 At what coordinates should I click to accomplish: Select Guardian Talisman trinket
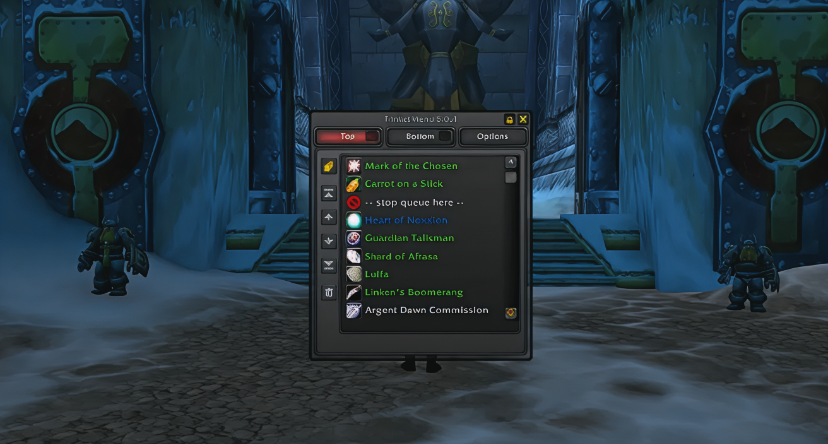pos(409,238)
